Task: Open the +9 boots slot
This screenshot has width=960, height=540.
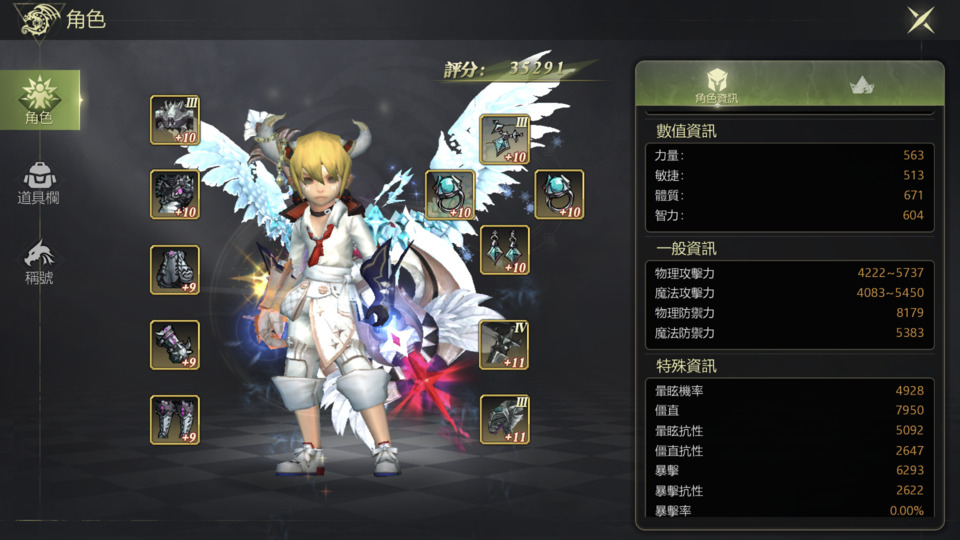Action: point(175,420)
